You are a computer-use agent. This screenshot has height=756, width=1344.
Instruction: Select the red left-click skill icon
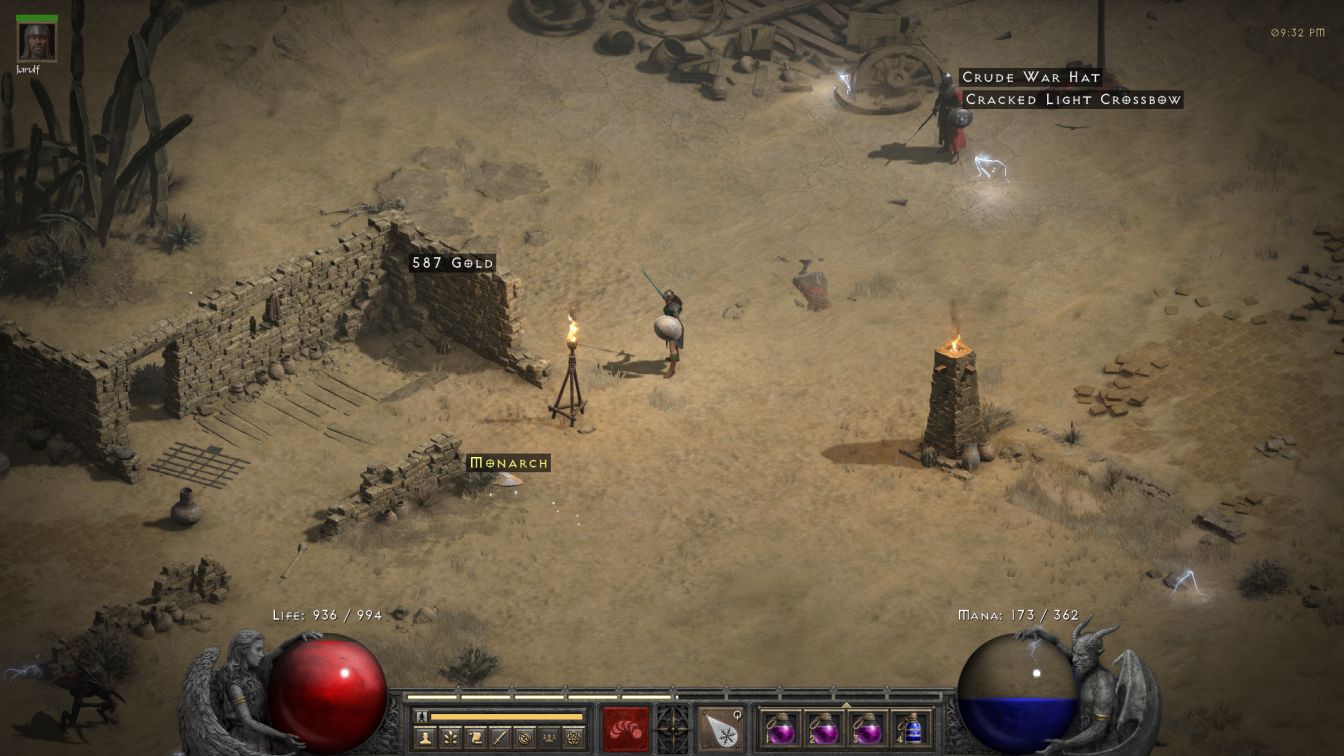pos(625,728)
